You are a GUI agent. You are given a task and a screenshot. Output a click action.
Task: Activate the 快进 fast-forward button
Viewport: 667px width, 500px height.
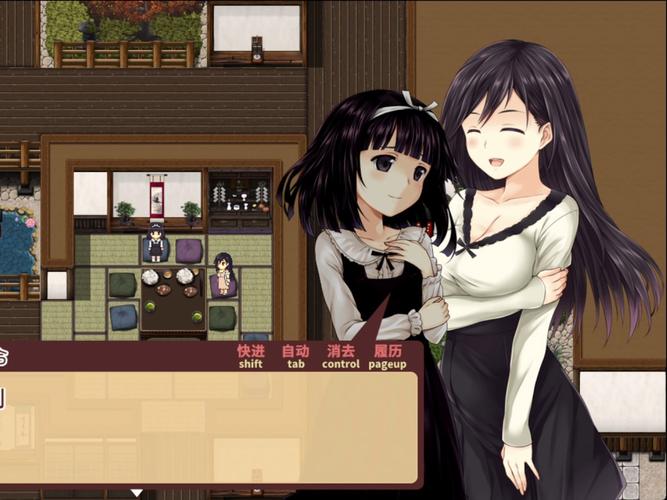250,357
